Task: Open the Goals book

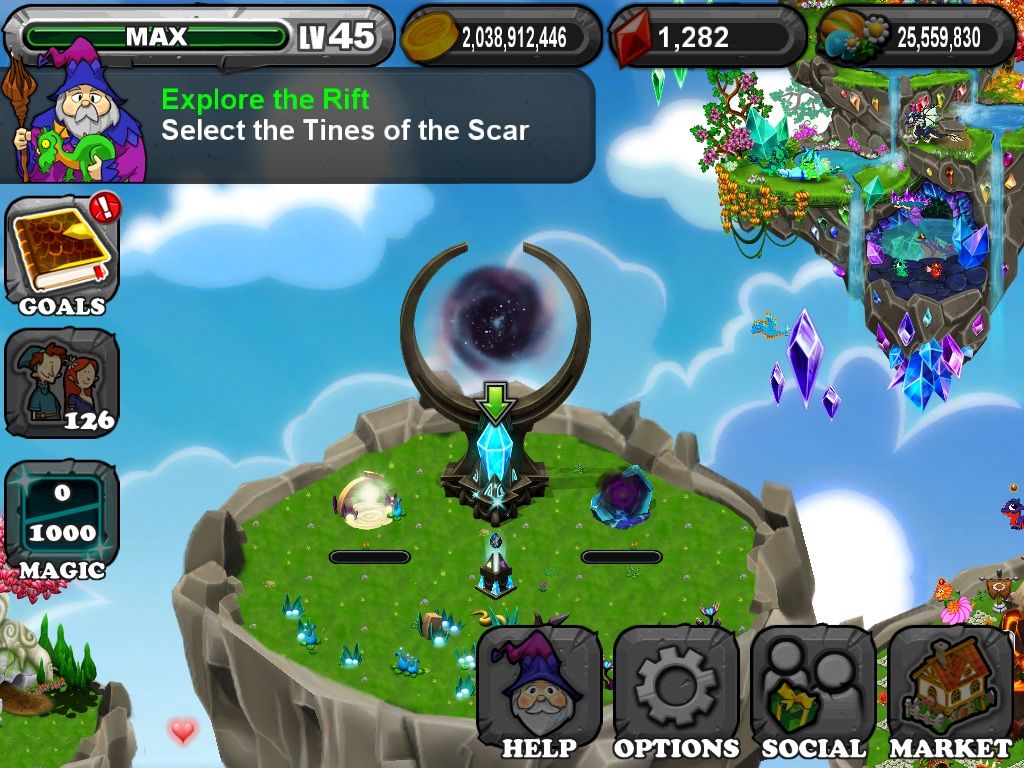Action: (62, 256)
